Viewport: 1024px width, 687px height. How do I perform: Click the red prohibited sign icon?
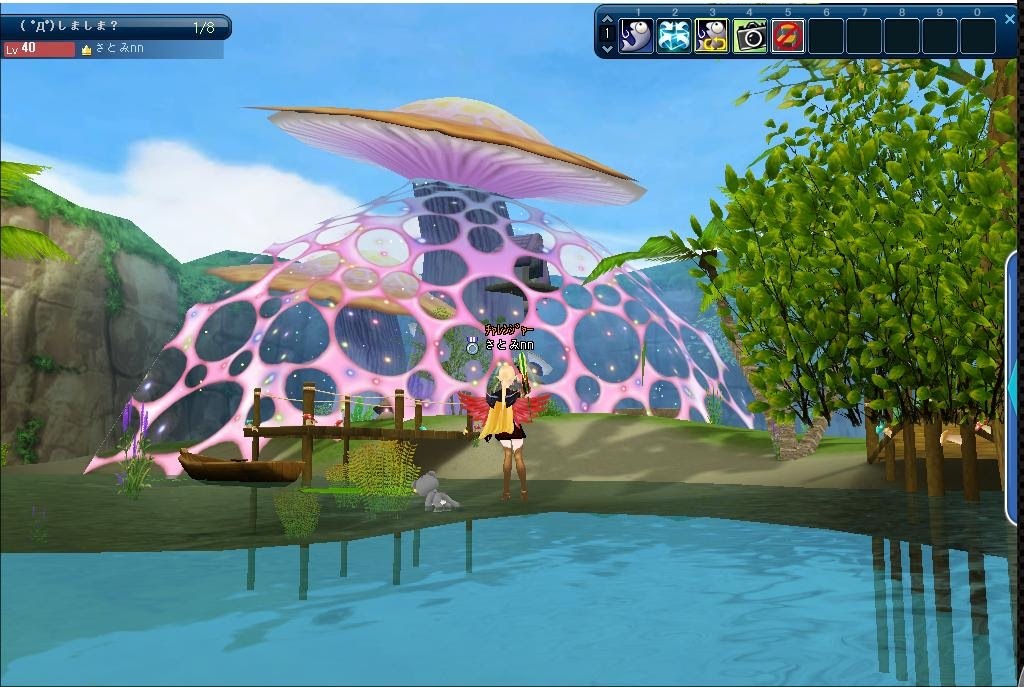tap(788, 36)
